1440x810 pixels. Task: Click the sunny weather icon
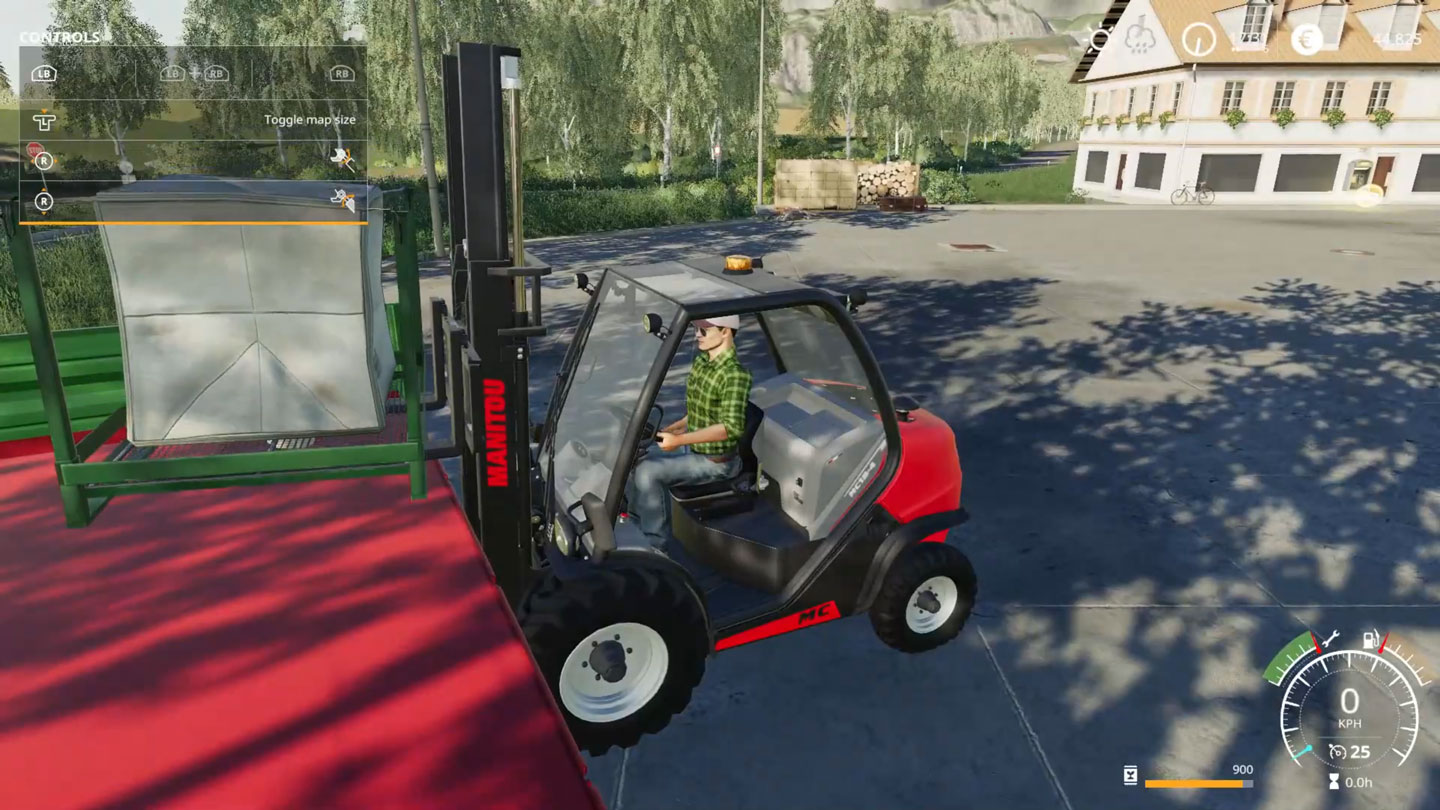[1099, 39]
